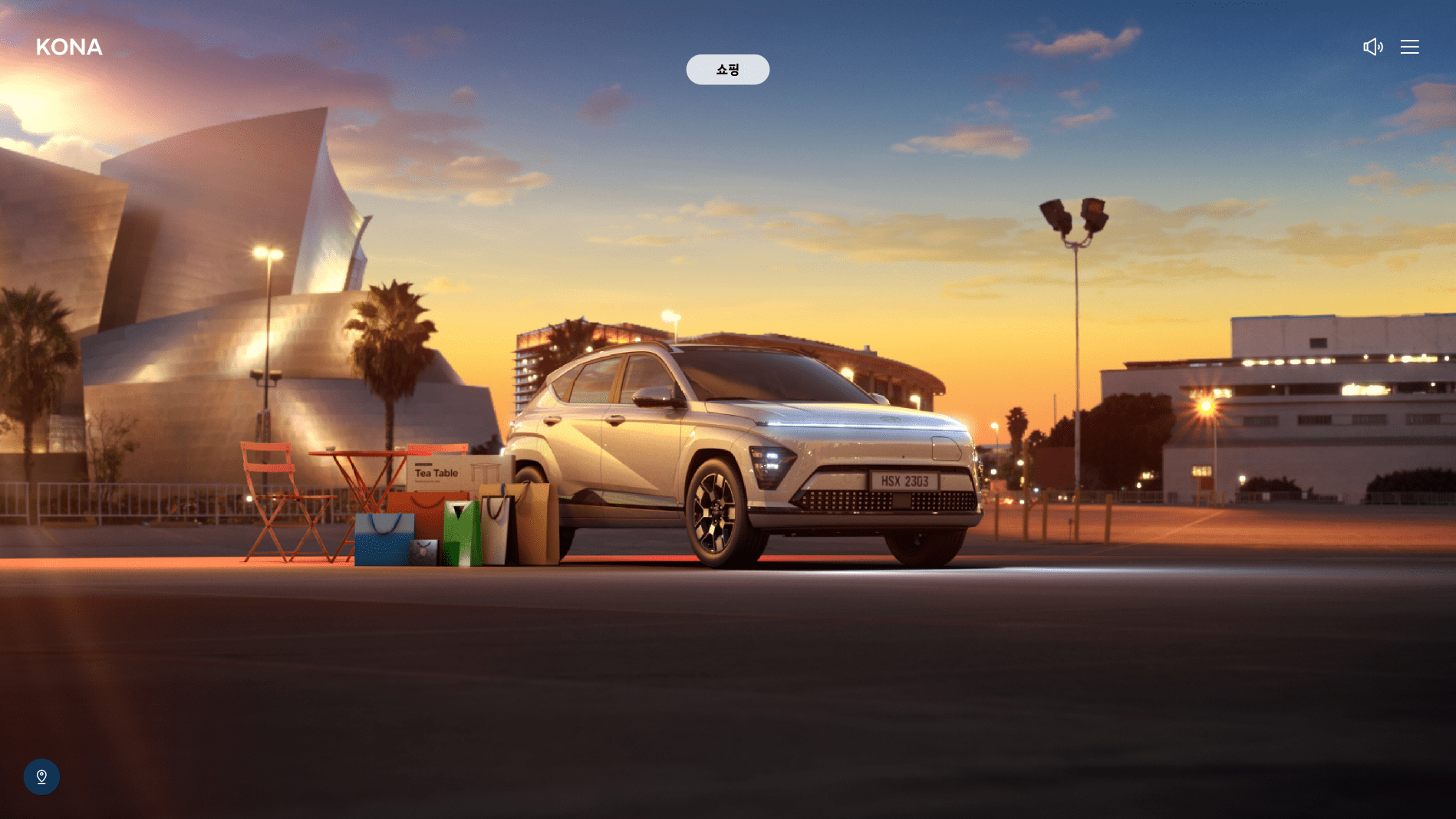The height and width of the screenshot is (819, 1456).
Task: Open the hamburger menu
Action: 1409,47
